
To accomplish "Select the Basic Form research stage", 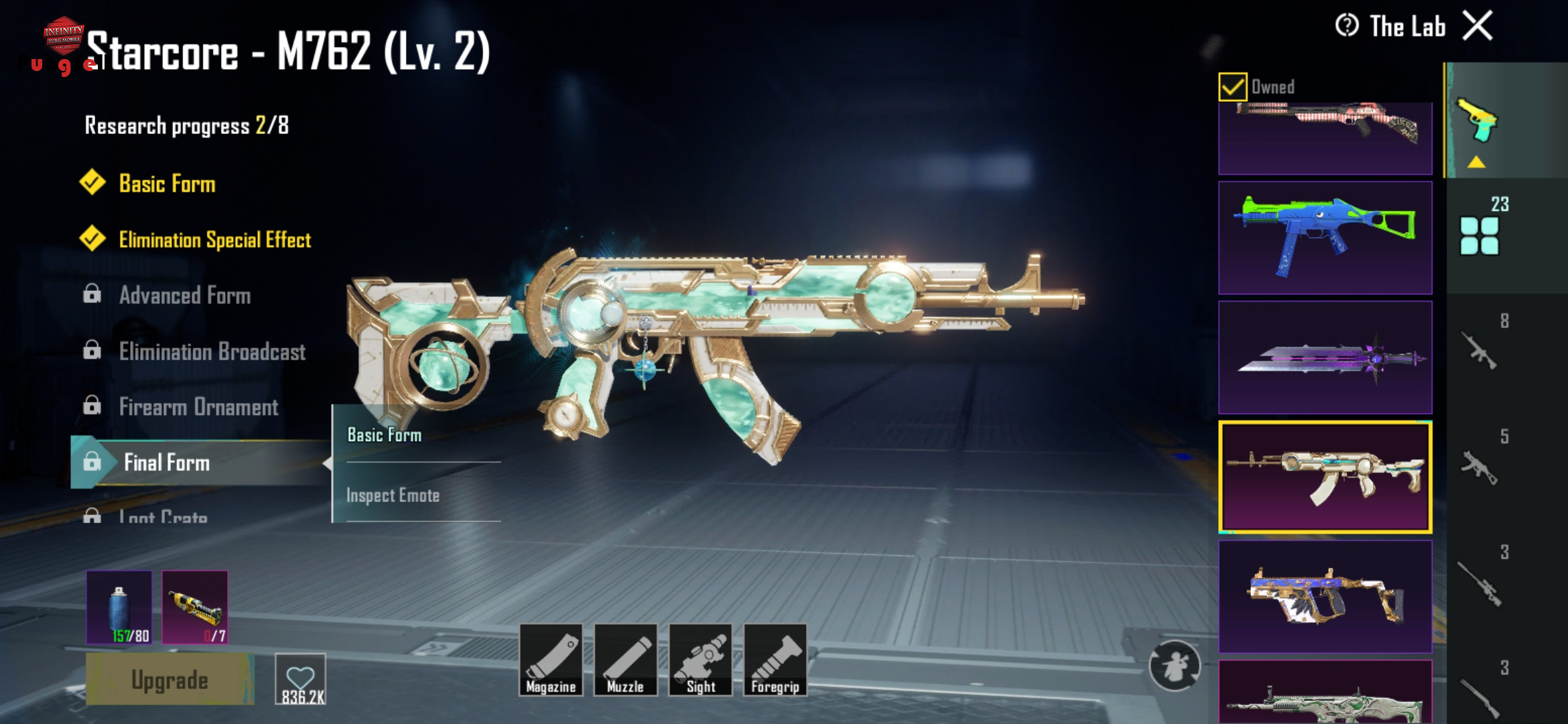I will (x=167, y=184).
